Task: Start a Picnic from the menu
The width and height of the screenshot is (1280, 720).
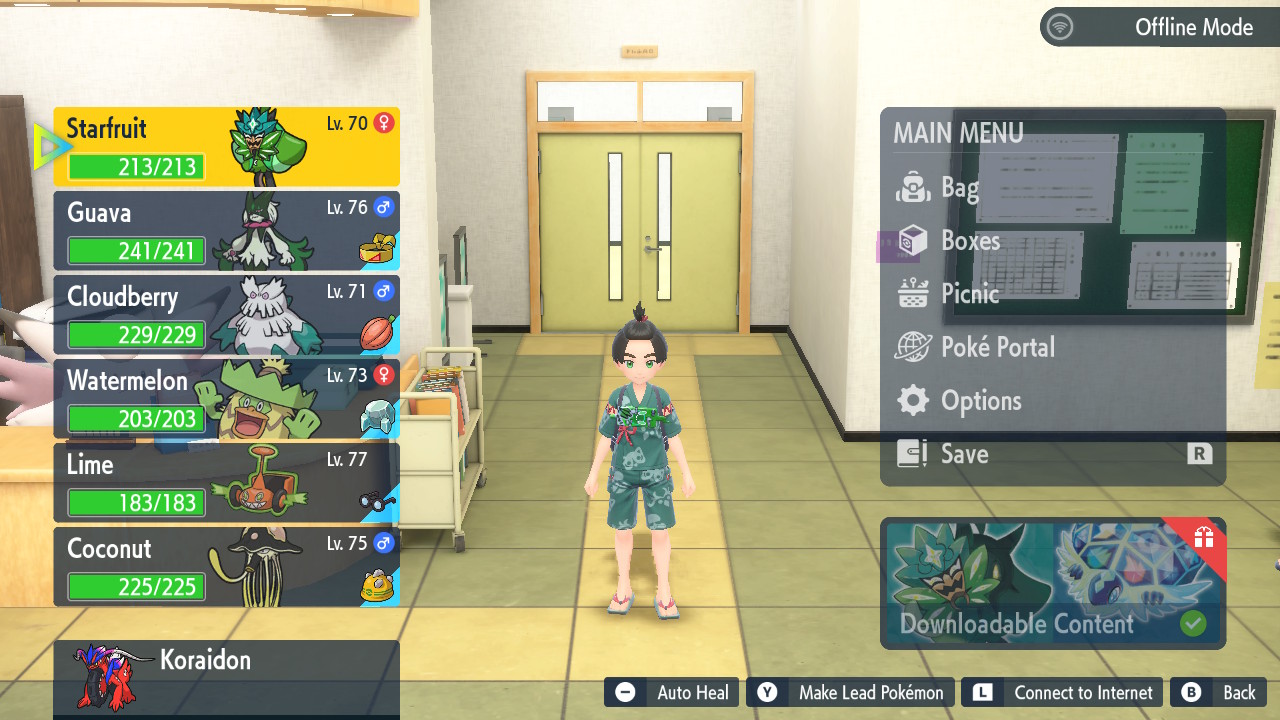Action: click(x=969, y=294)
